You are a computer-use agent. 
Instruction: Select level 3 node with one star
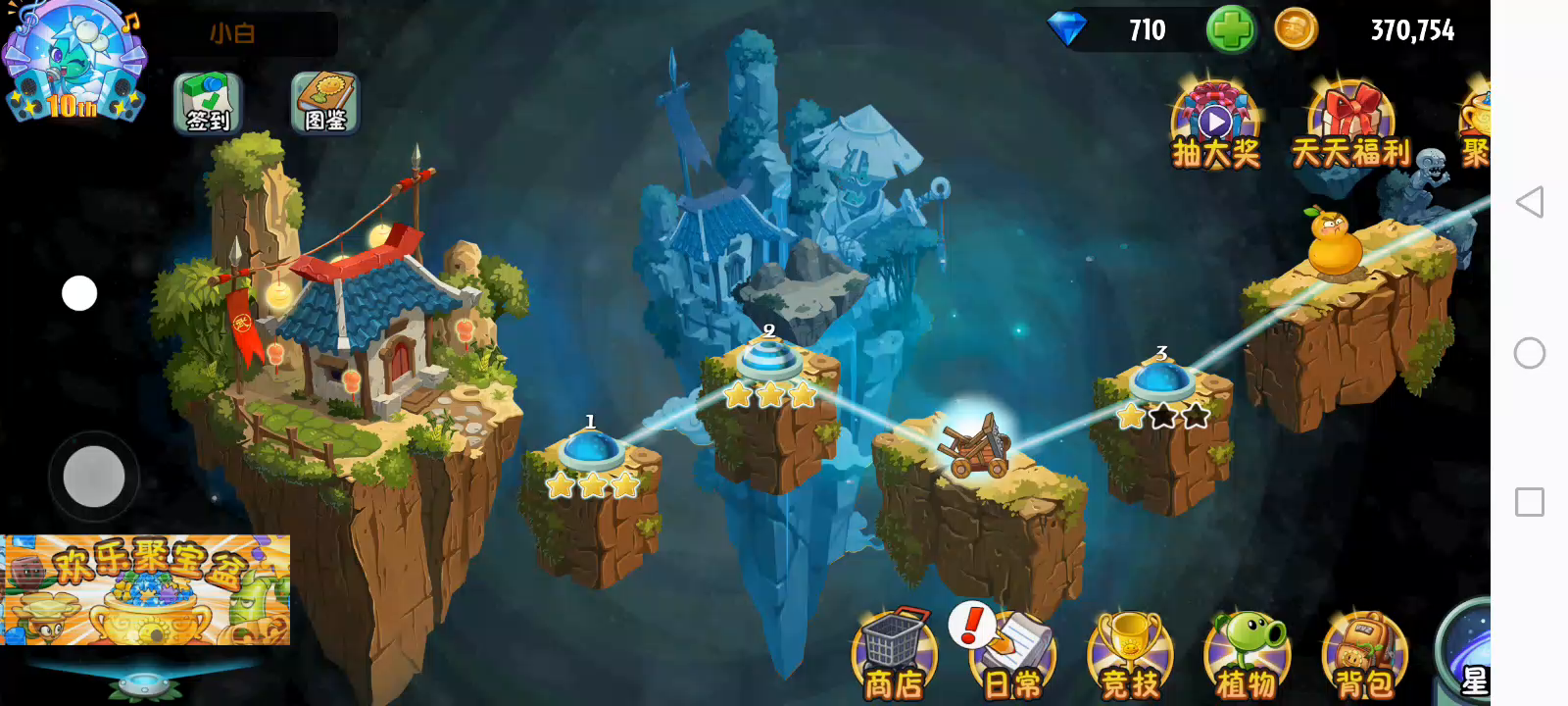(1161, 381)
